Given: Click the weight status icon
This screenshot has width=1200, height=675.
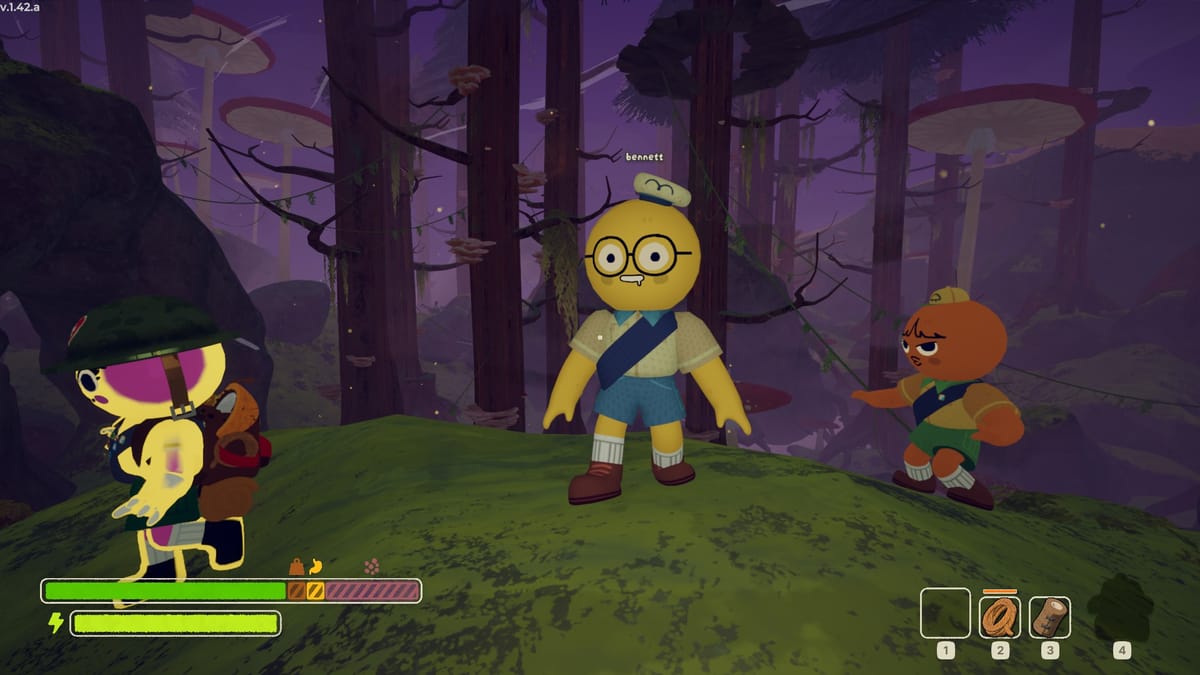Looking at the screenshot, I should [297, 566].
